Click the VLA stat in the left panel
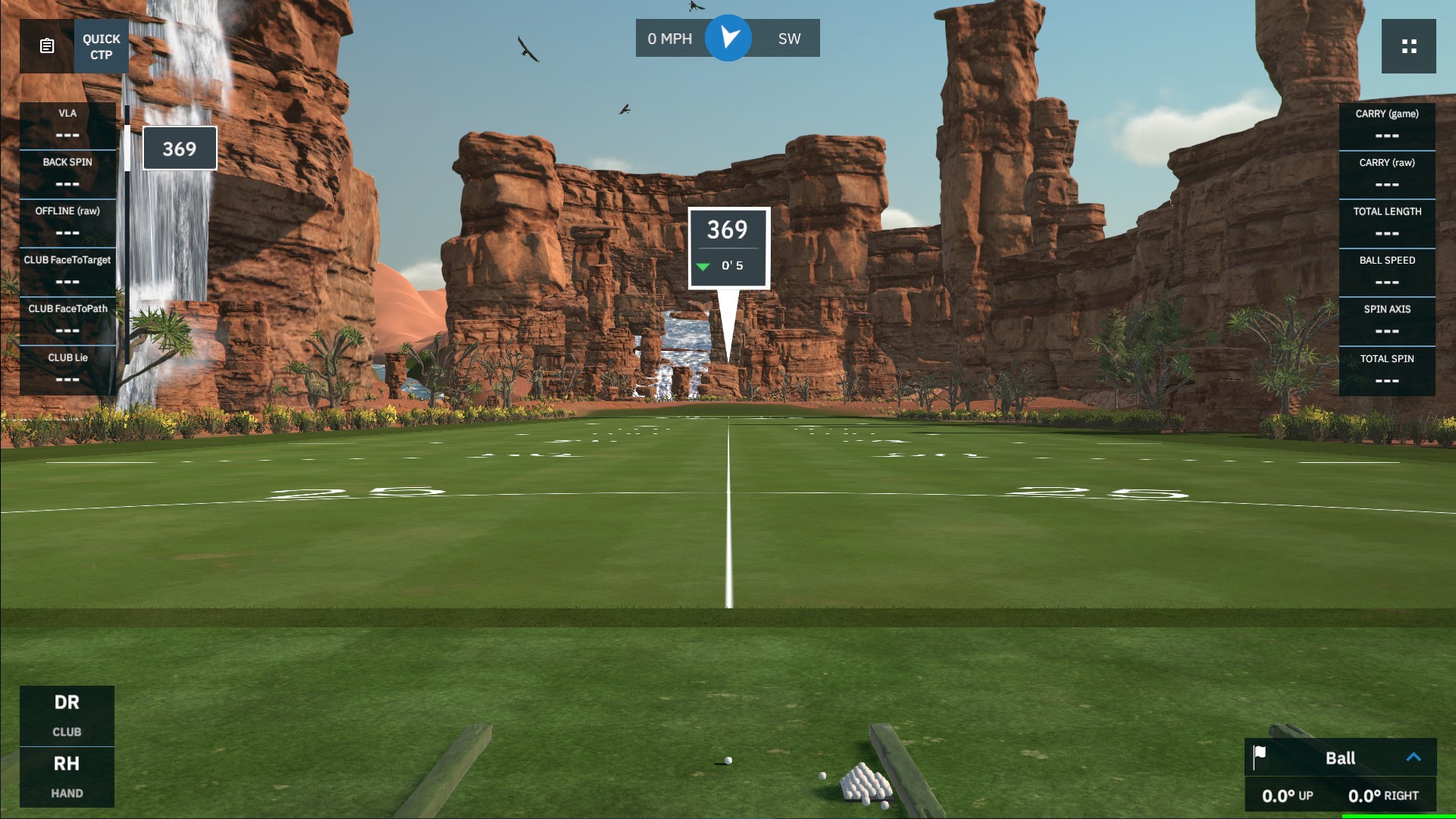 (x=67, y=123)
